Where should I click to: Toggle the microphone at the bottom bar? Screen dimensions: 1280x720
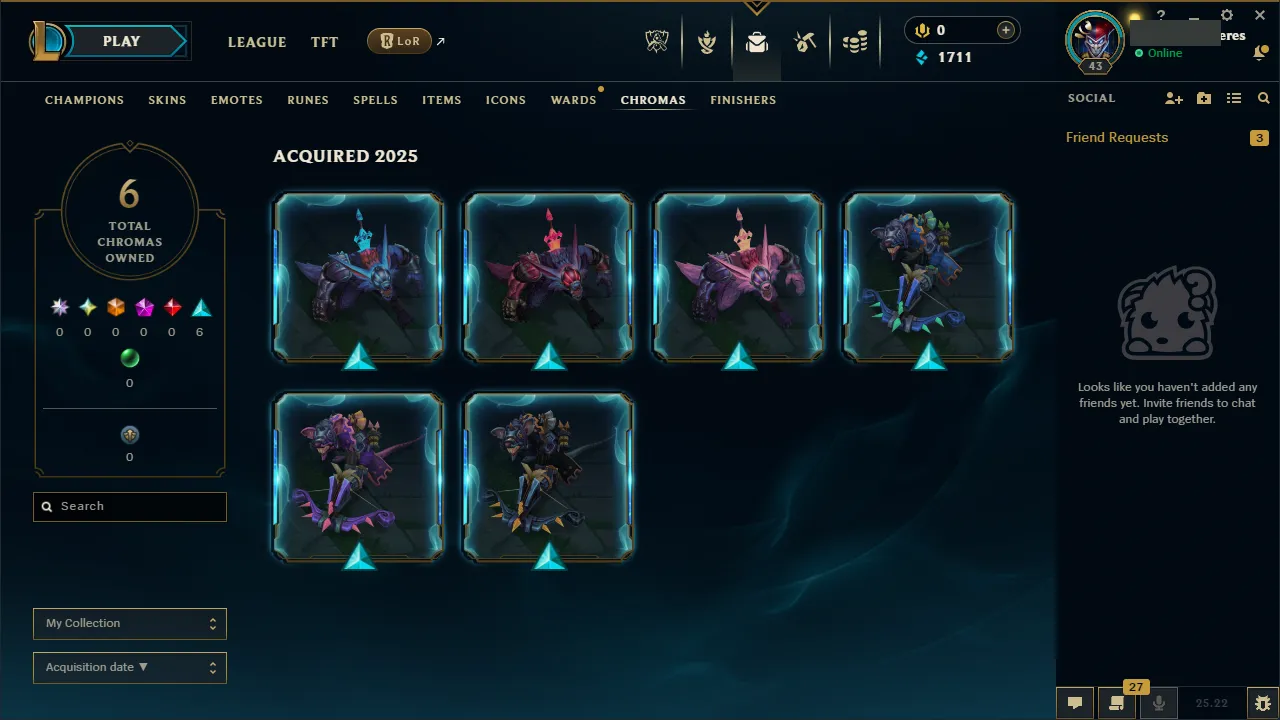point(1158,703)
